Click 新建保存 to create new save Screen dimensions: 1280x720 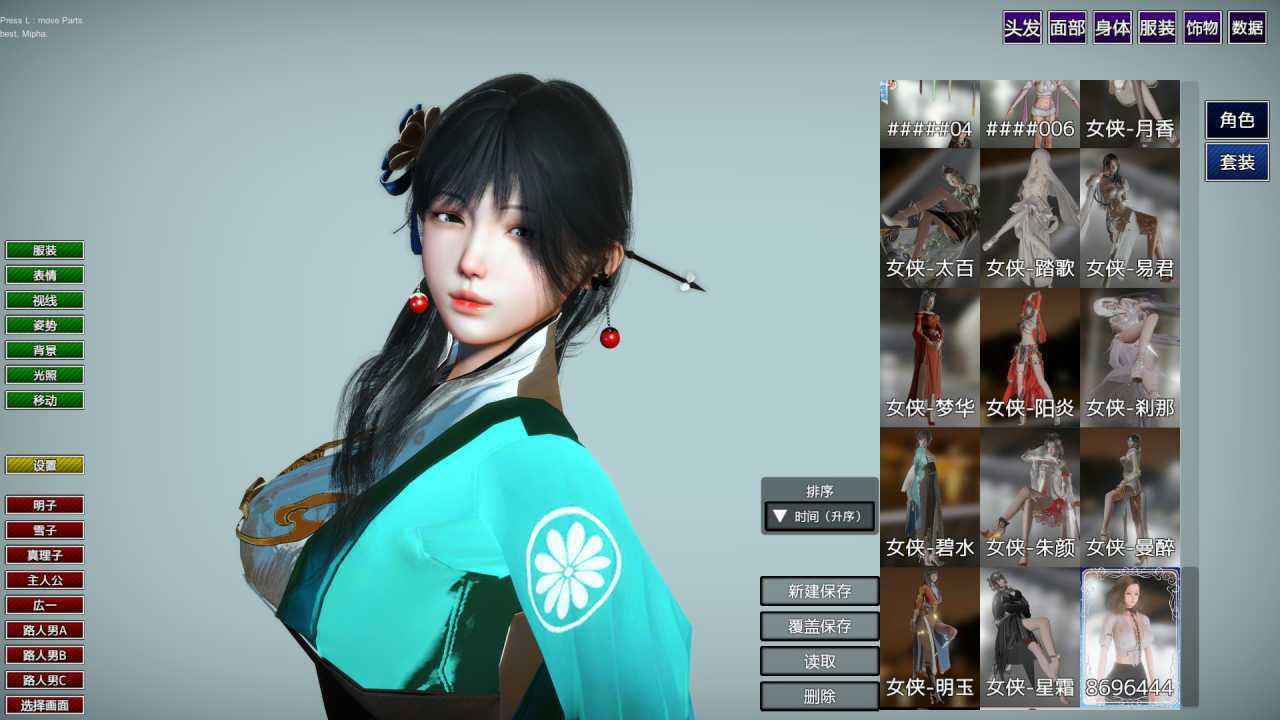point(819,591)
